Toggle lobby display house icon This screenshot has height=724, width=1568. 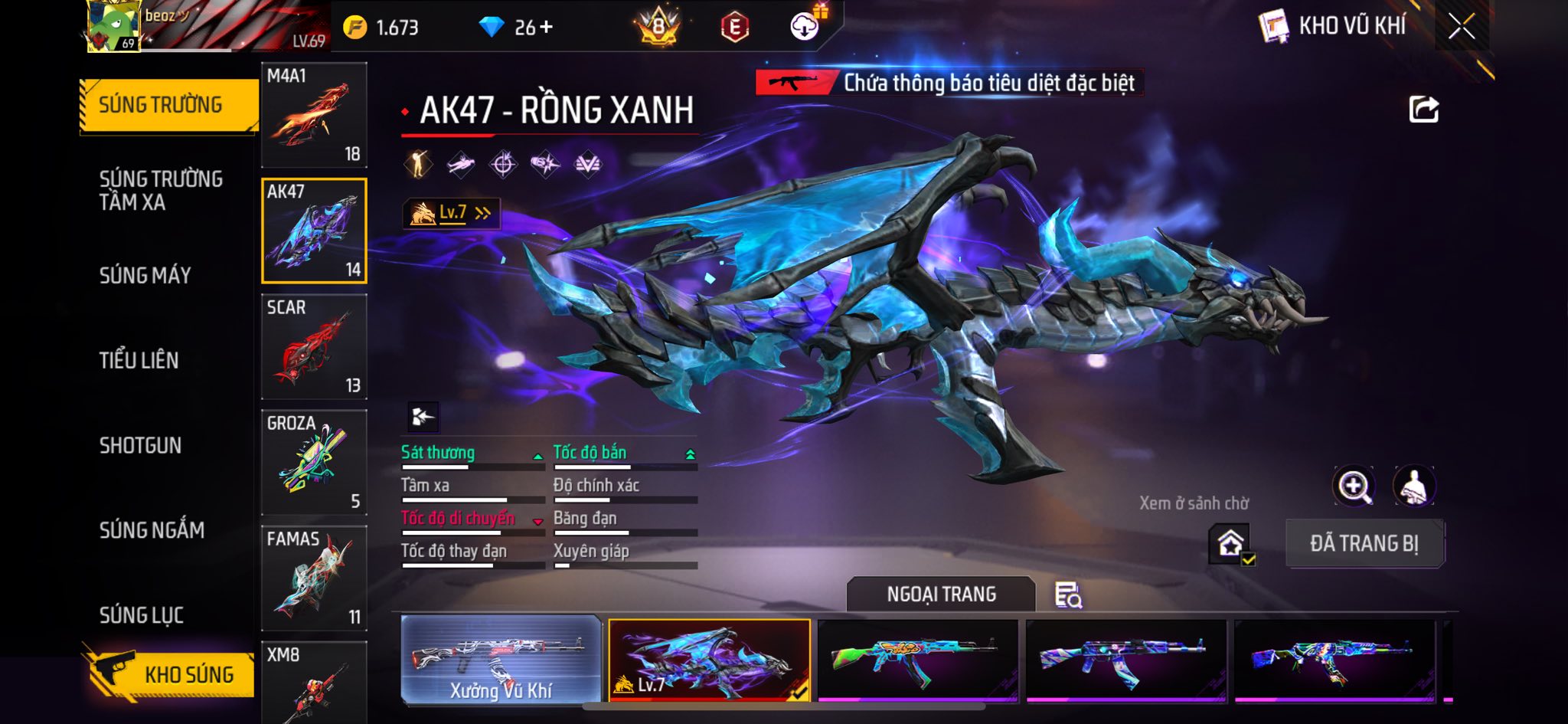pyautogui.click(x=1230, y=544)
